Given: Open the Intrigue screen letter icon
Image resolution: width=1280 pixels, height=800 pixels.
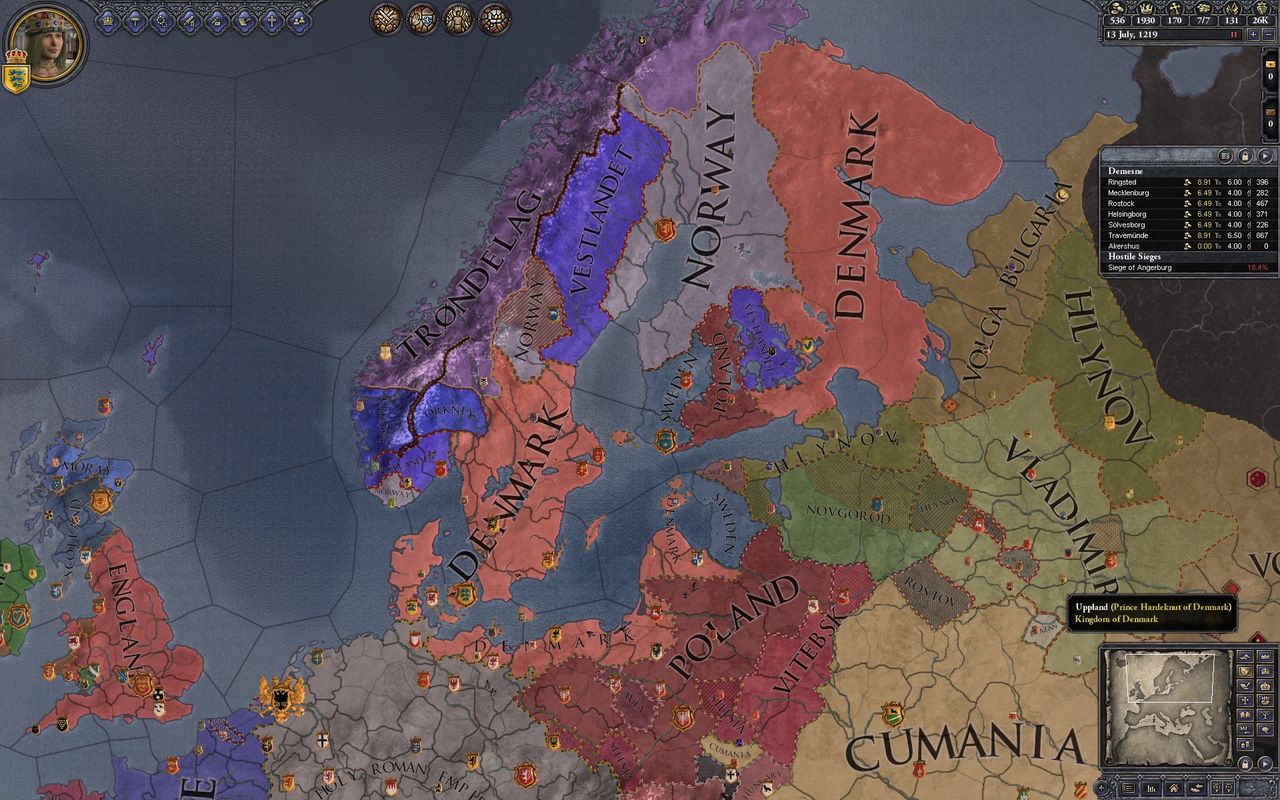Looking at the screenshot, I should [x=243, y=20].
